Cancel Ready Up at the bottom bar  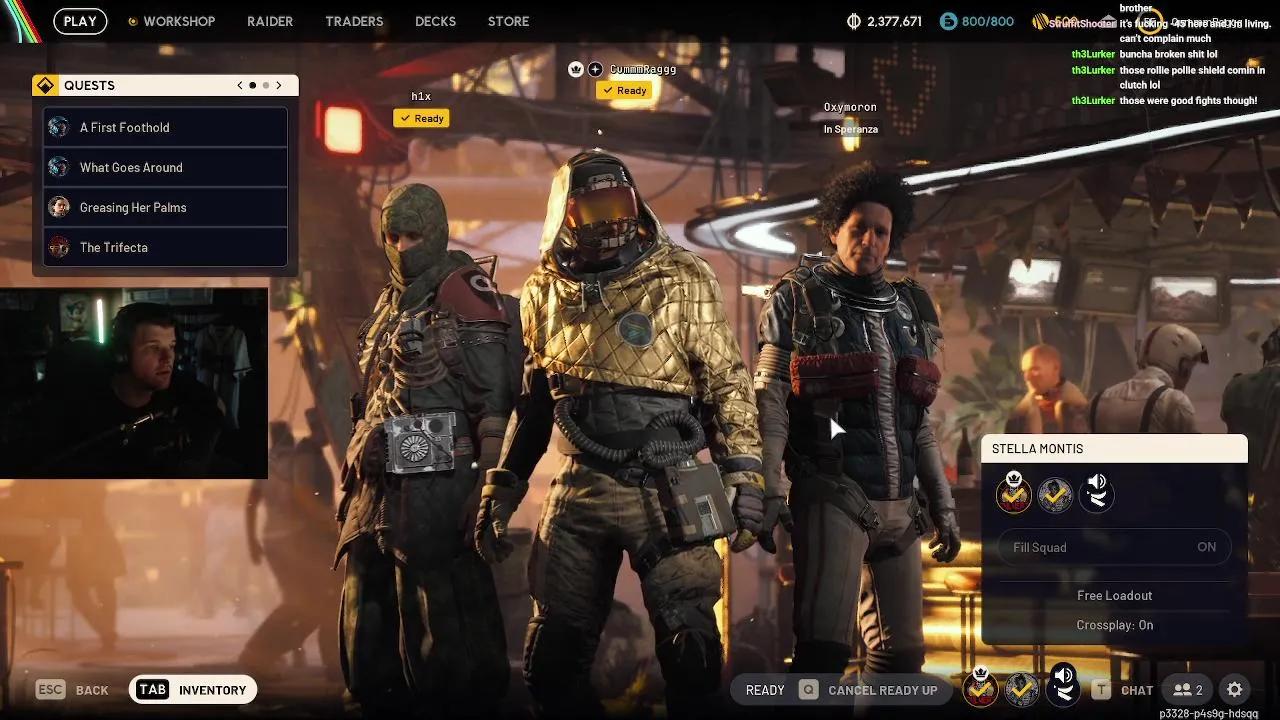point(882,689)
